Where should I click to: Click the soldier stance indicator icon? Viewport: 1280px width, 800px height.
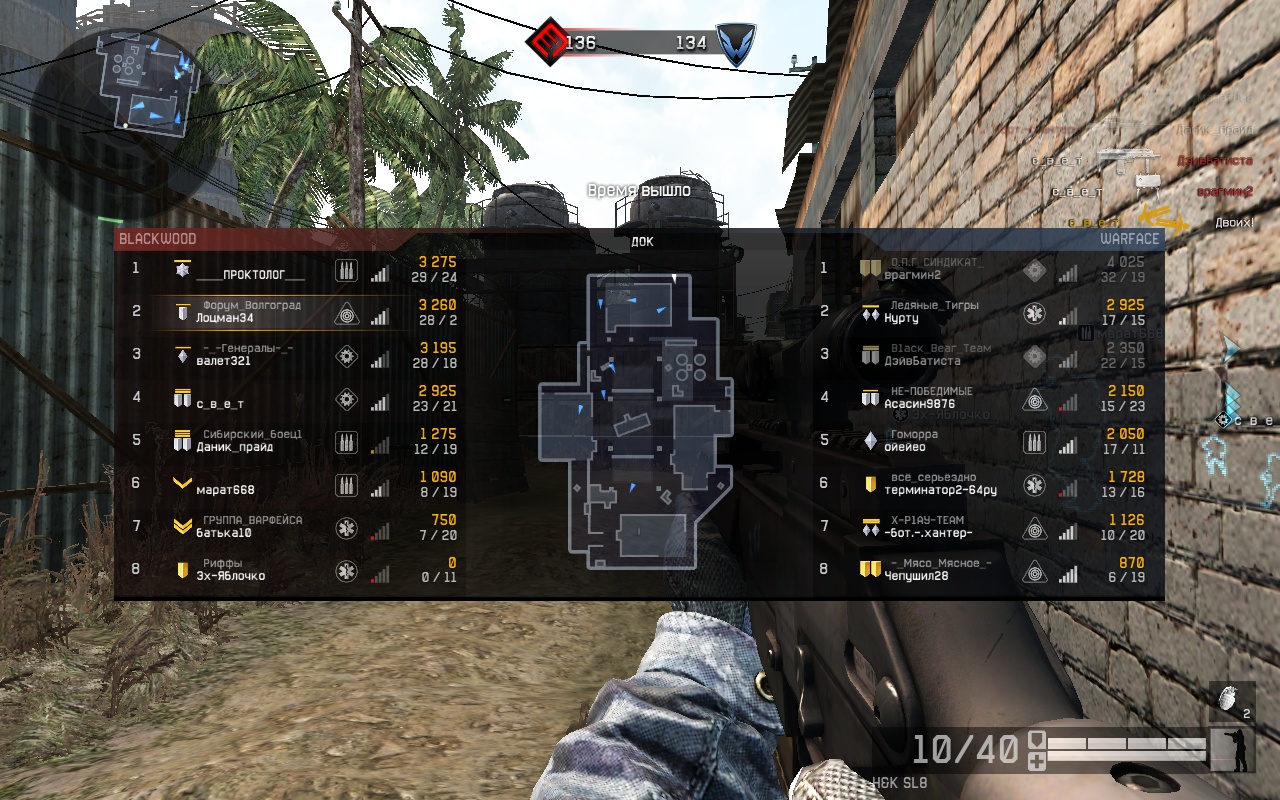click(1233, 749)
